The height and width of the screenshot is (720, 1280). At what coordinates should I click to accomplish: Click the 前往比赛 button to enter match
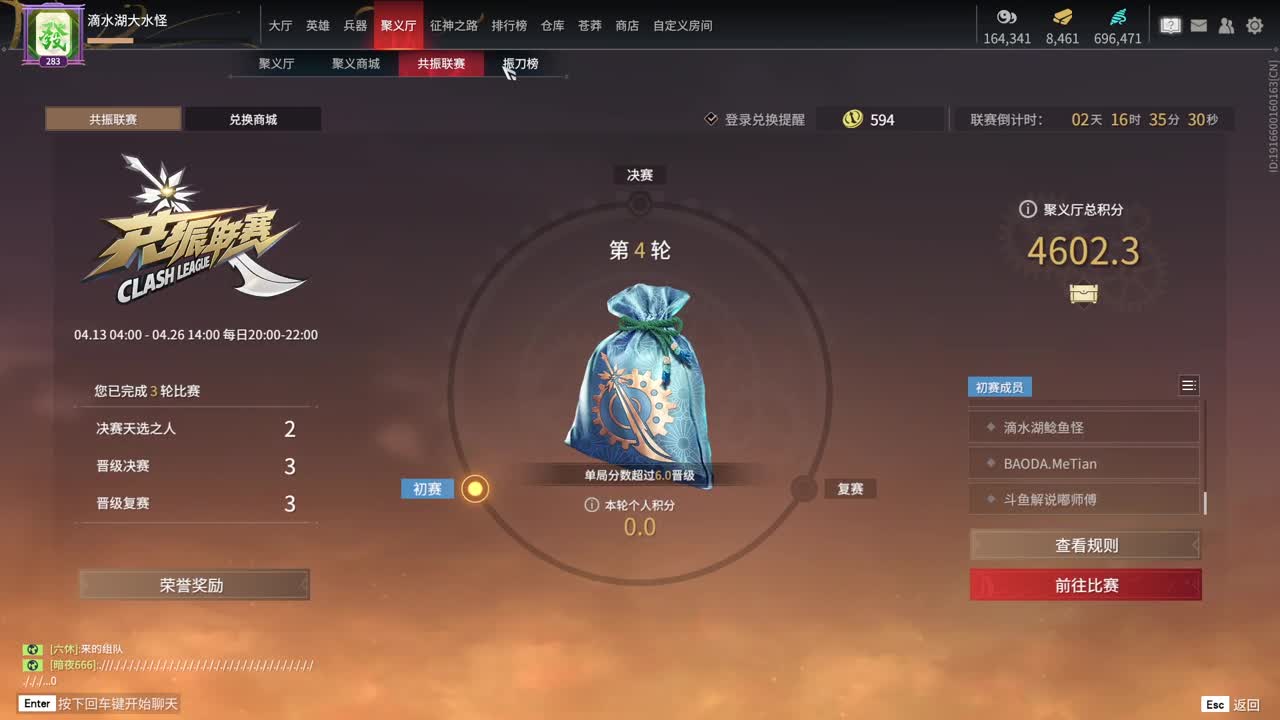(x=1084, y=586)
